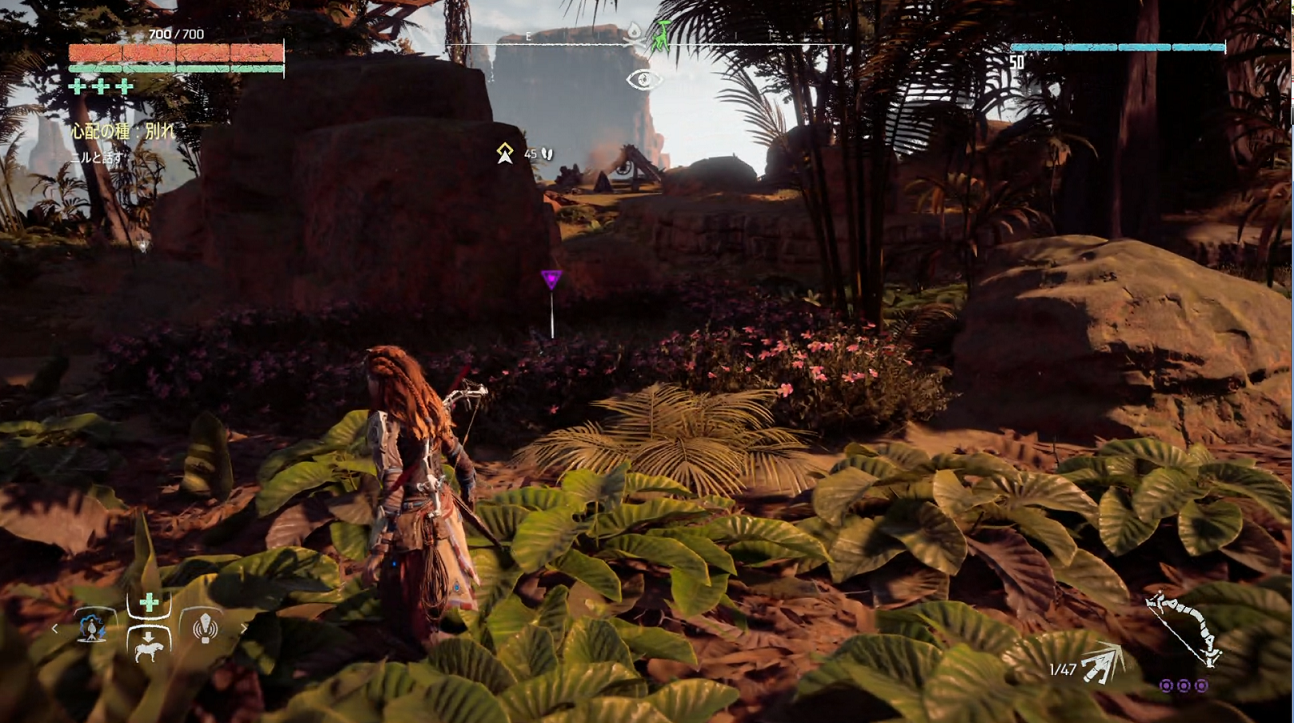1294x723 pixels.
Task: Click the green machine icon on compass
Action: pyautogui.click(x=662, y=36)
